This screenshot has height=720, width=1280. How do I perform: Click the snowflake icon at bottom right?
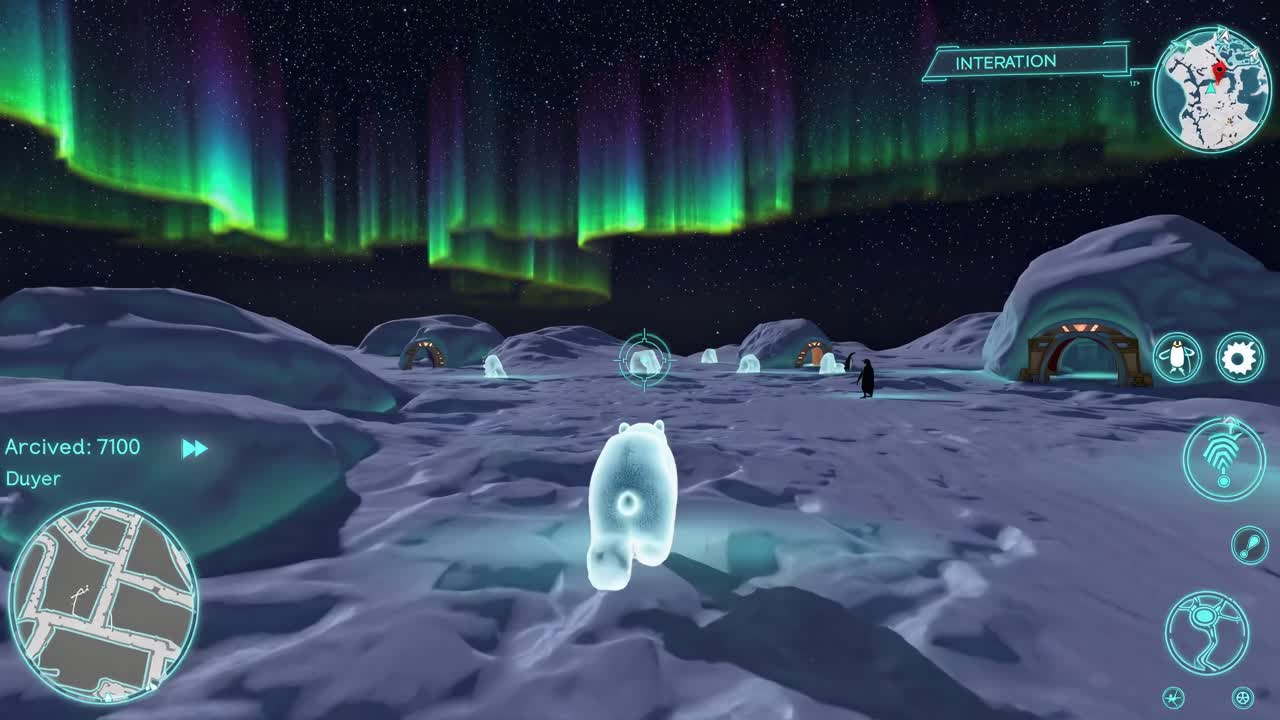(1172, 698)
